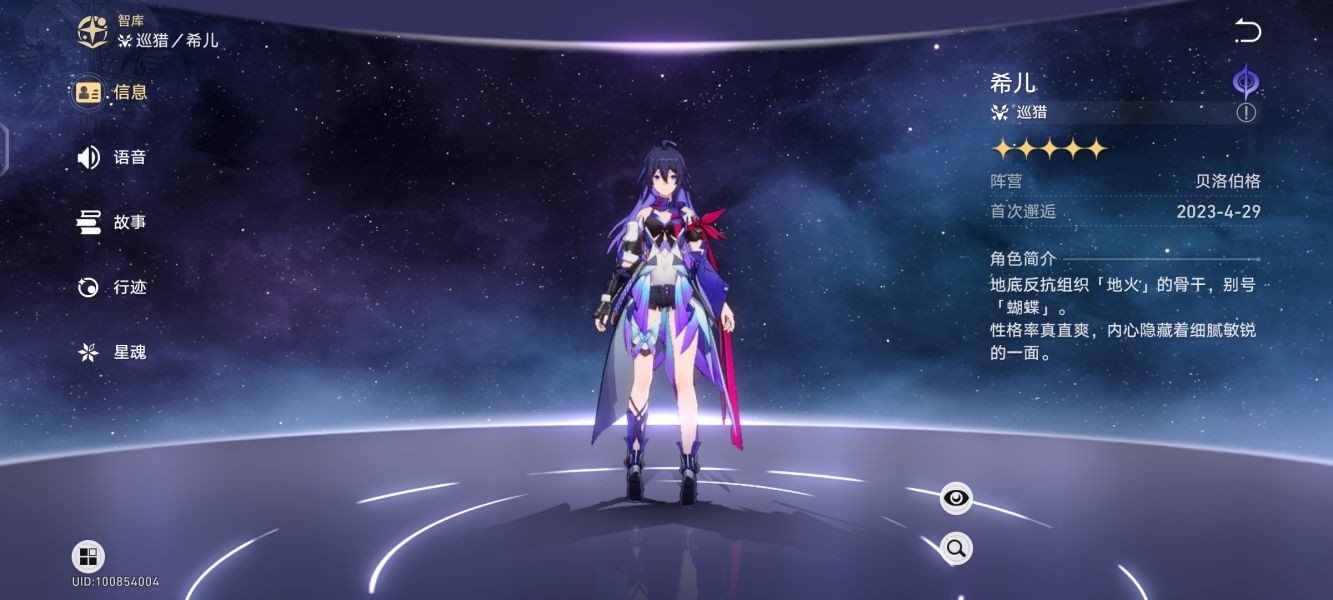
Task: Go back with the return arrow
Action: 1247,31
